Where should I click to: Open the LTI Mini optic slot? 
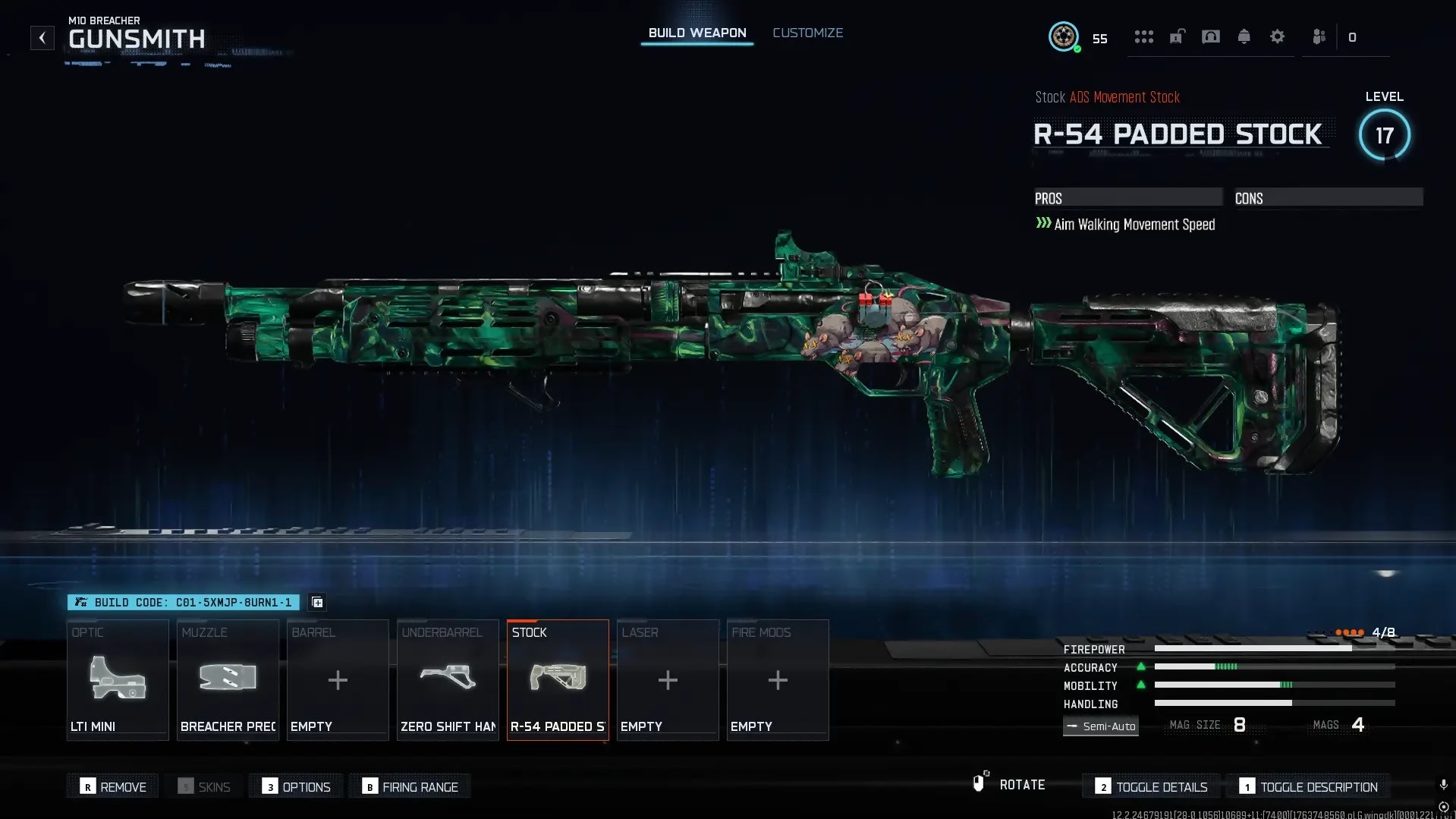pos(118,679)
